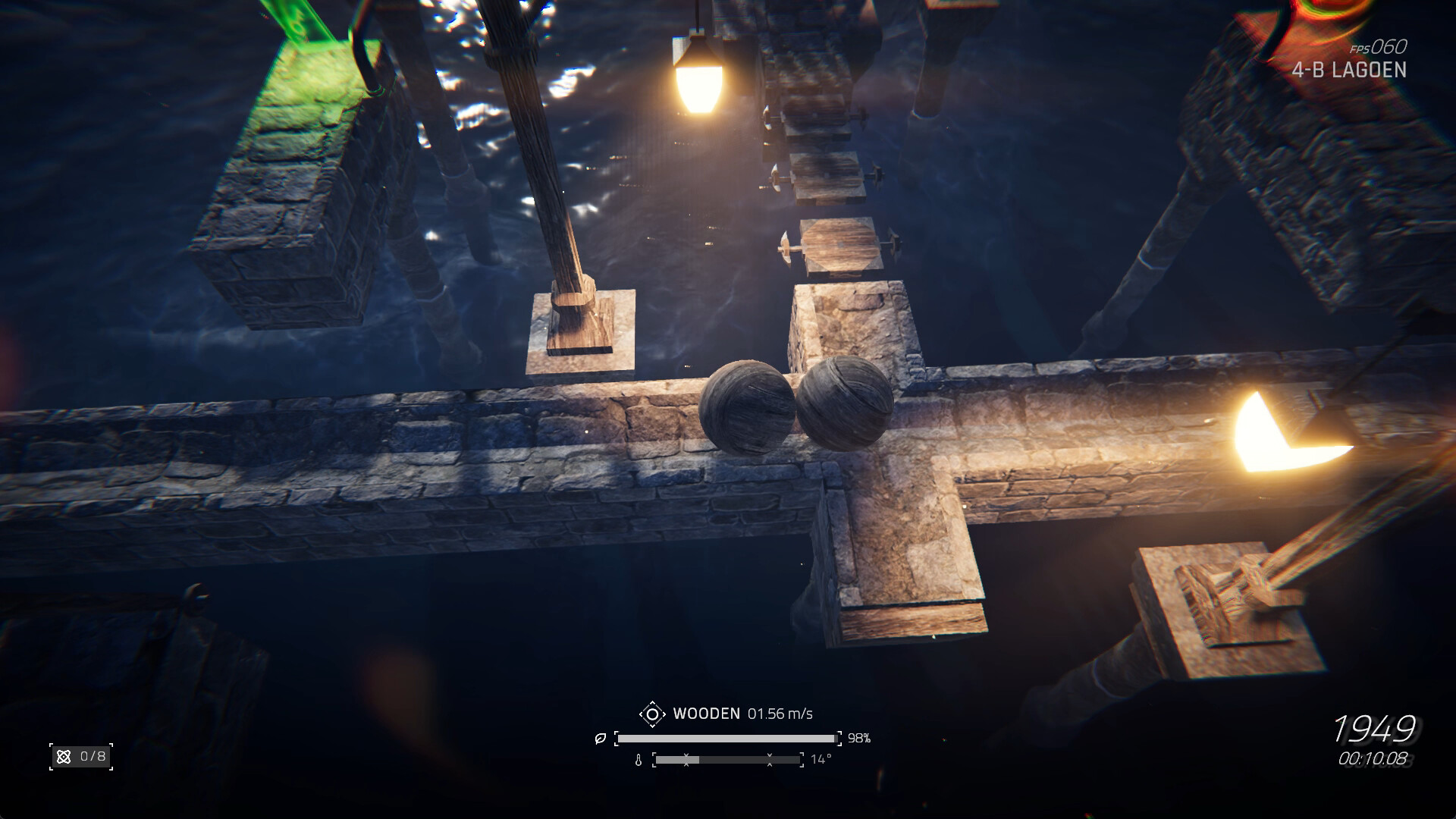Click the thermometer icon near the temperature gauge

(639, 759)
